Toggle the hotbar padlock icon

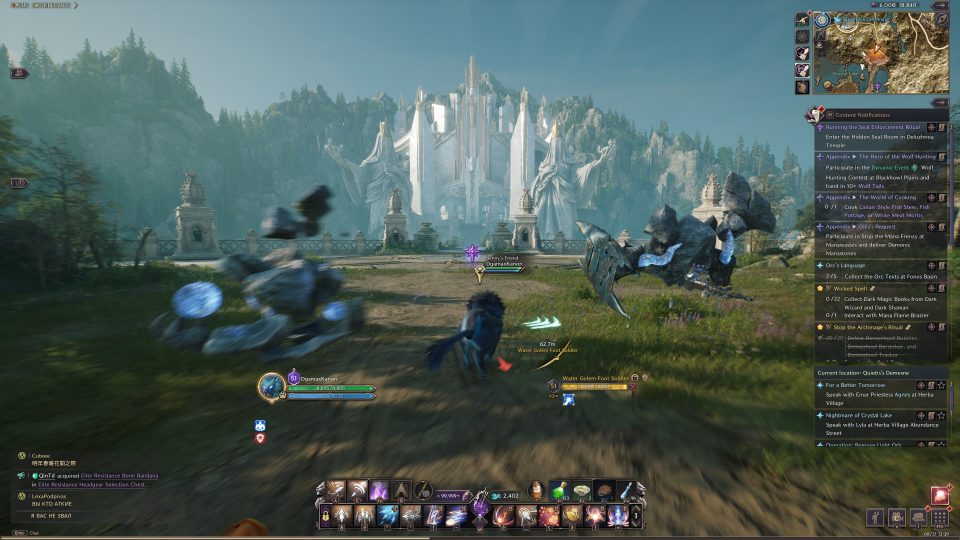click(325, 516)
